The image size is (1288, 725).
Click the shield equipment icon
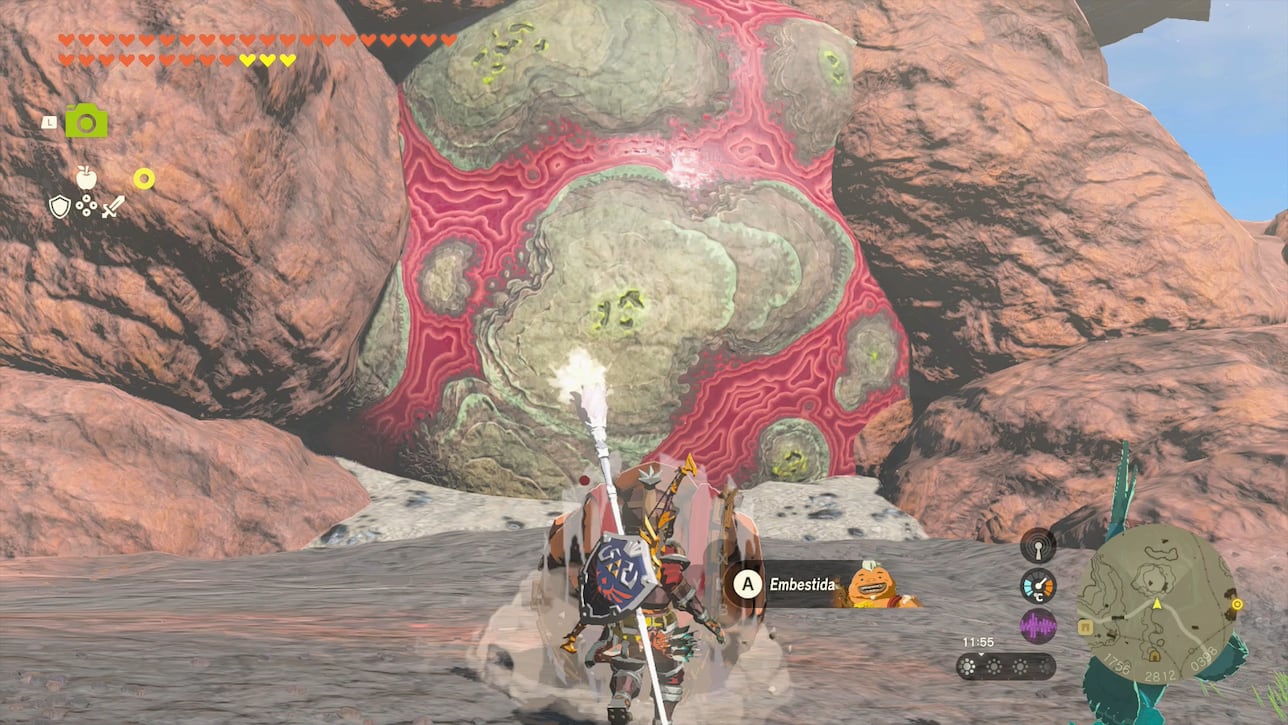[60, 206]
